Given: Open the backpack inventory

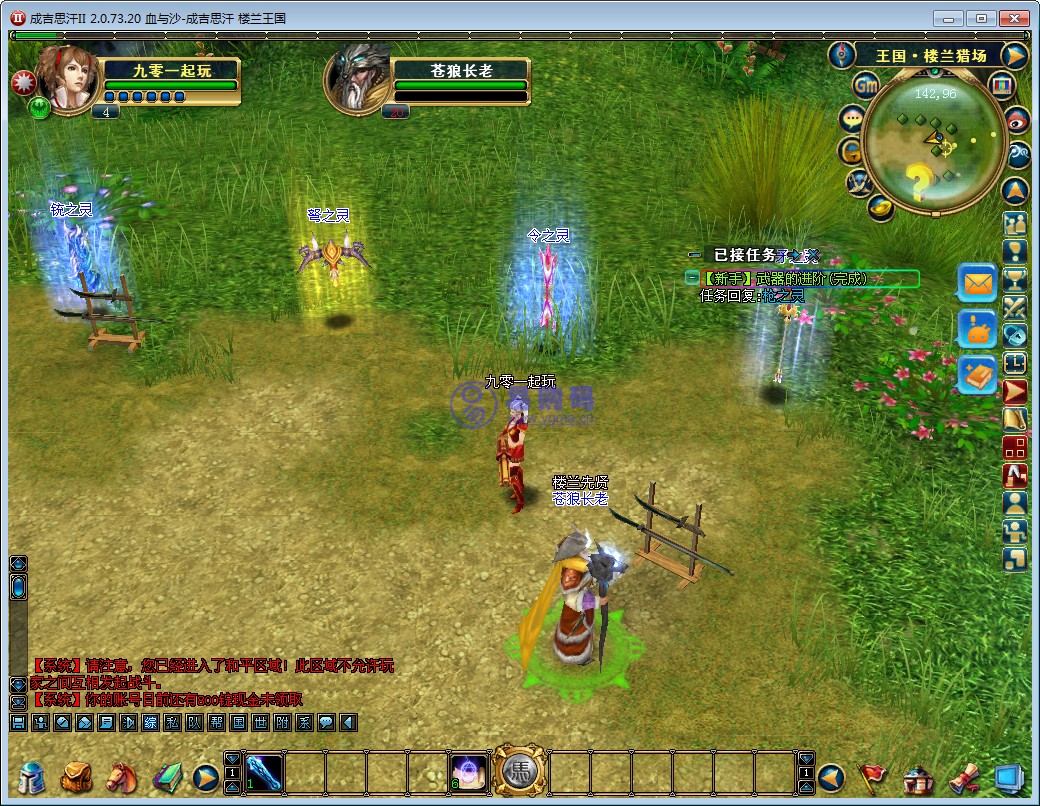Looking at the screenshot, I should point(77,777).
